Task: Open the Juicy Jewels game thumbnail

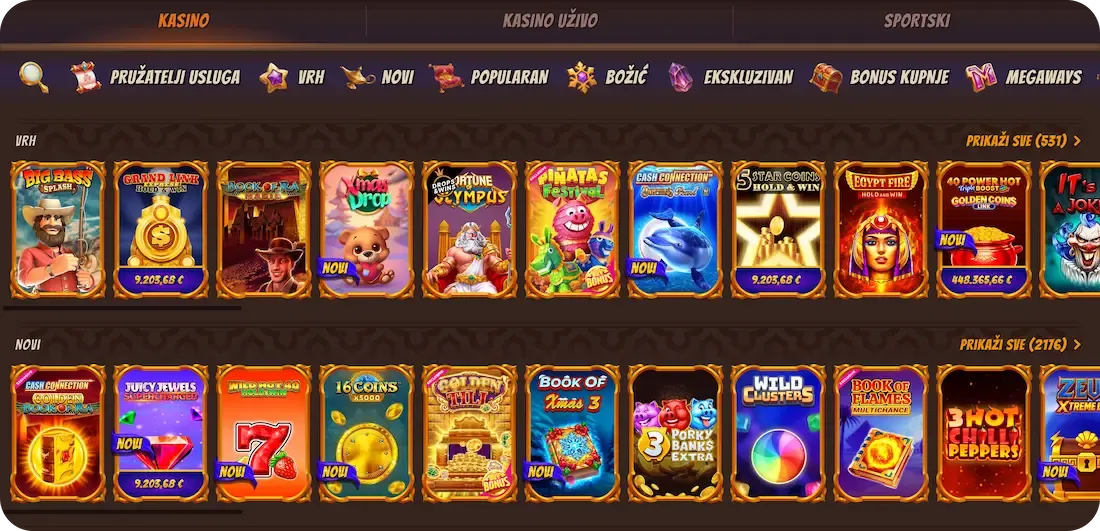Action: [160, 432]
